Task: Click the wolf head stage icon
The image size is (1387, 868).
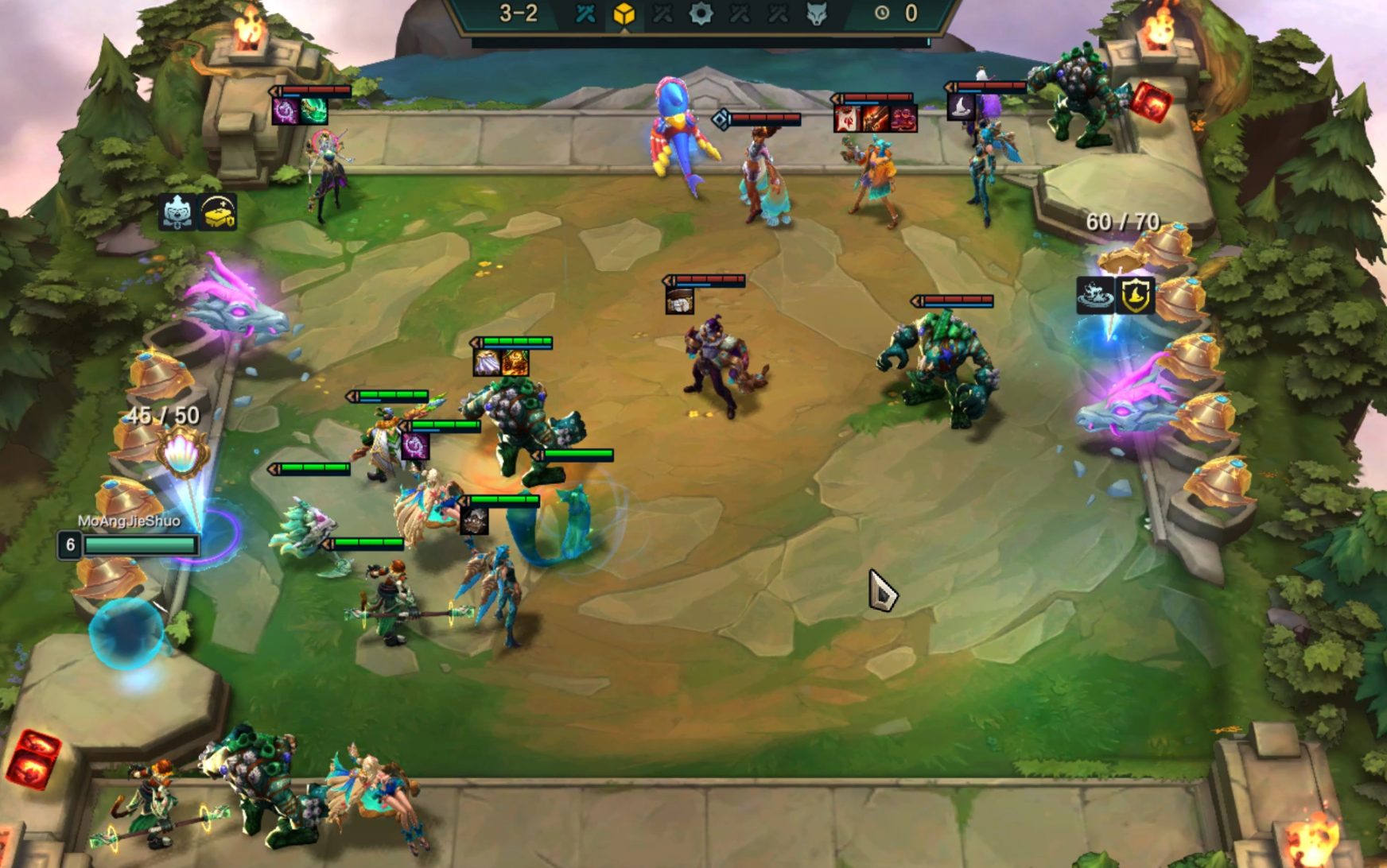Action: pos(817,14)
